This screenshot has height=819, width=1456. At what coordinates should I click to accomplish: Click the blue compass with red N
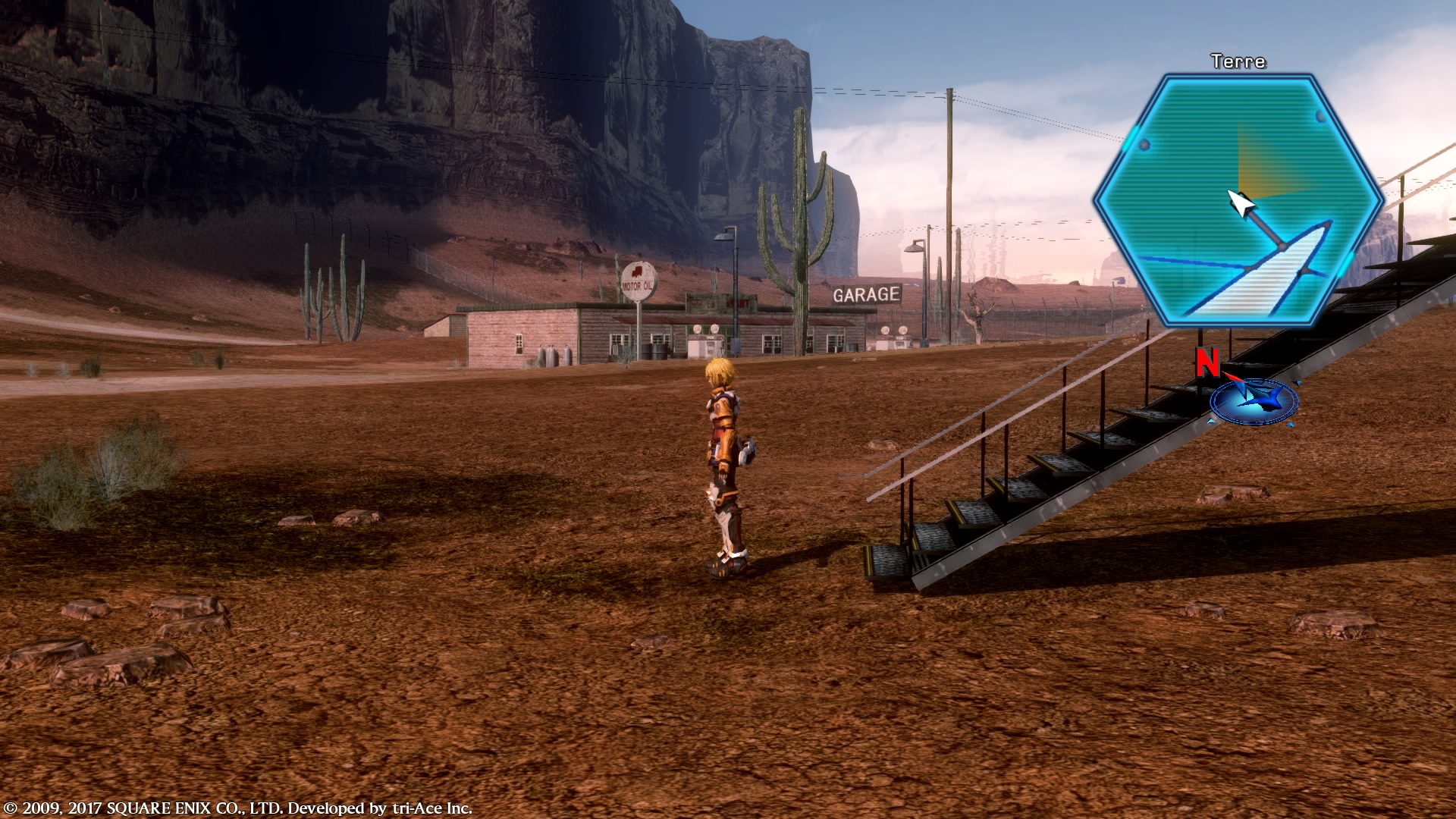[x=1252, y=399]
